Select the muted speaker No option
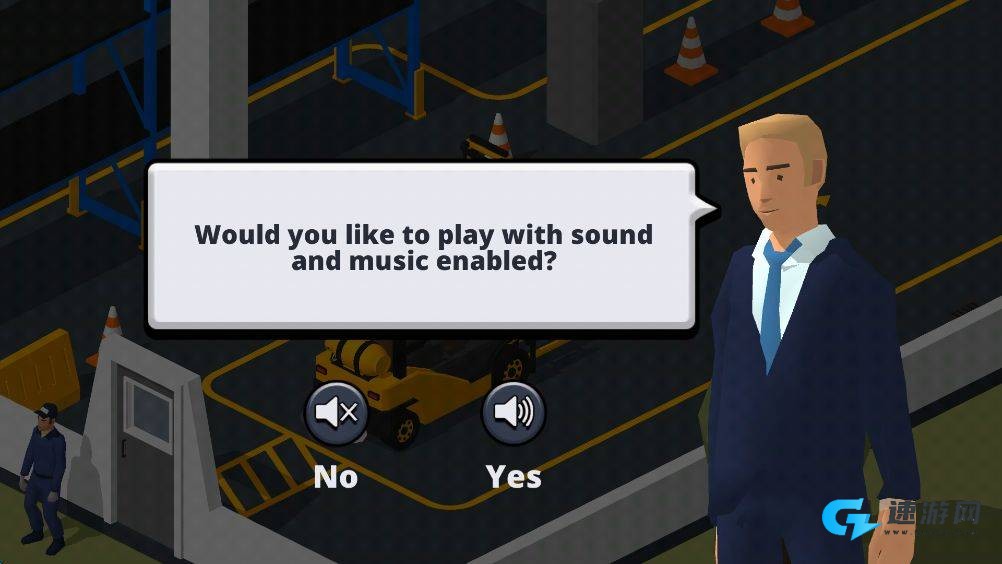This screenshot has width=1002, height=564. point(336,413)
